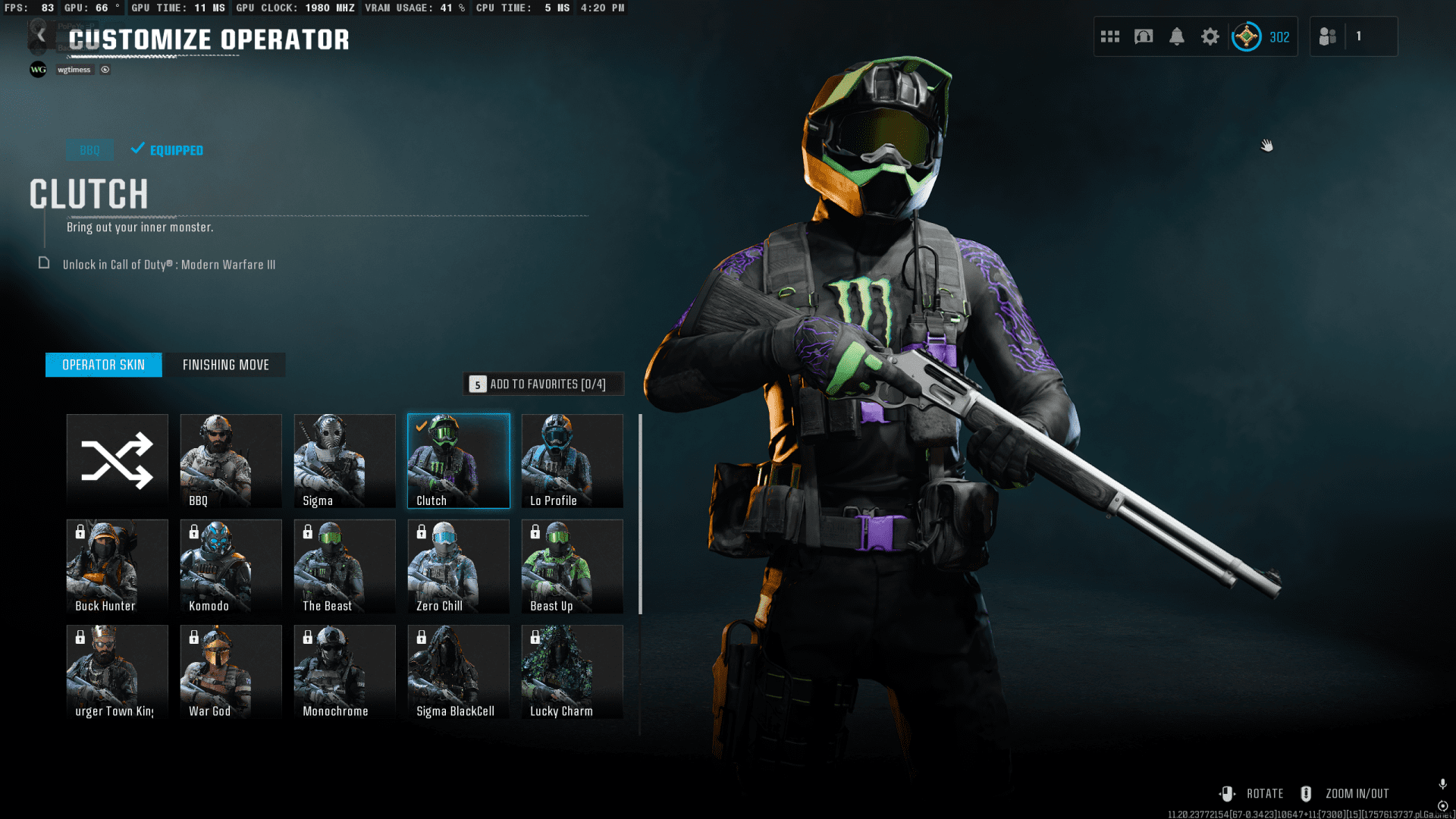
Task: Select the locked Komodo skin
Action: (x=231, y=566)
